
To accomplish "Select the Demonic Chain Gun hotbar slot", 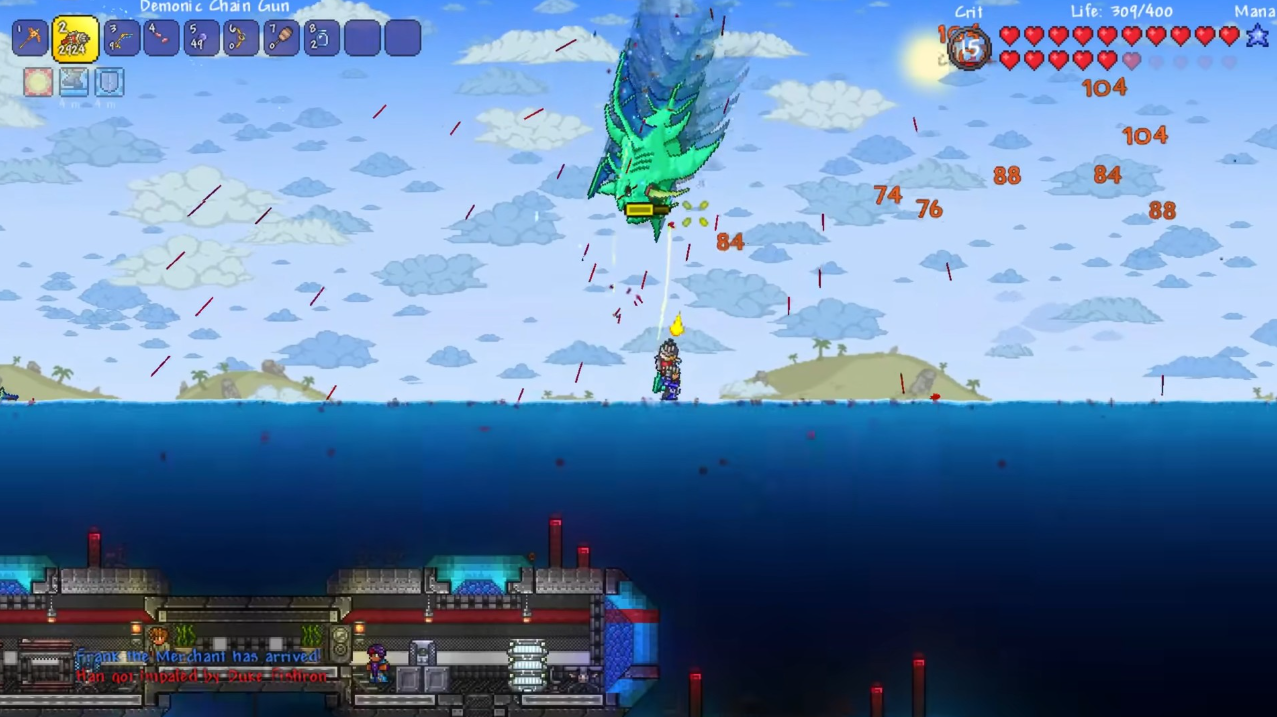I will 75,39.
